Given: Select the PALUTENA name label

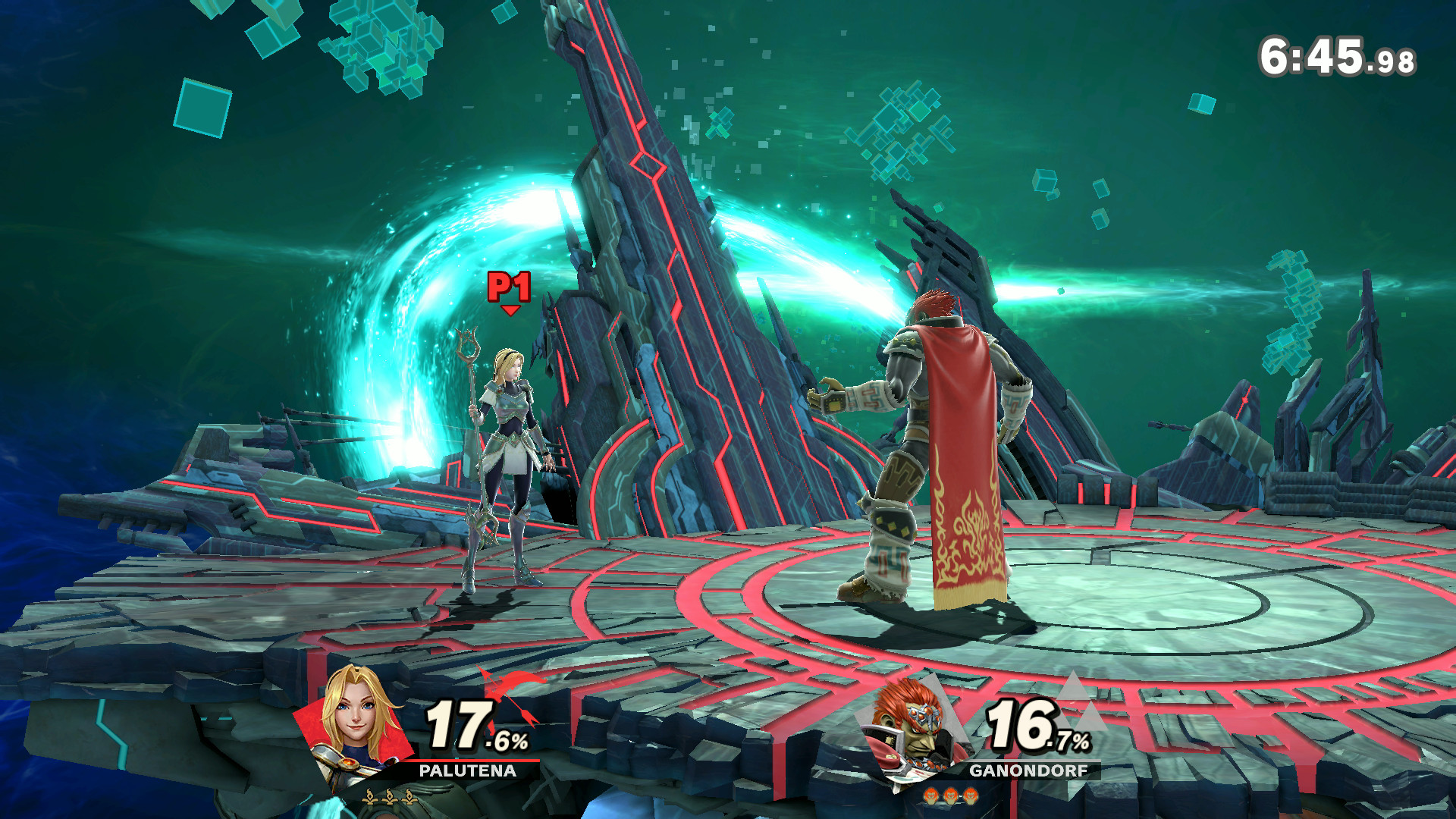Looking at the screenshot, I should click(x=468, y=771).
